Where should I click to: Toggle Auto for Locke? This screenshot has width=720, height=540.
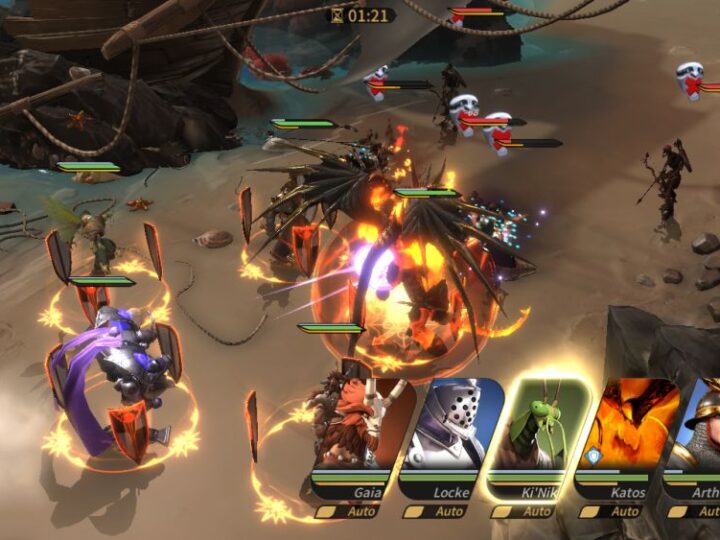point(439,511)
